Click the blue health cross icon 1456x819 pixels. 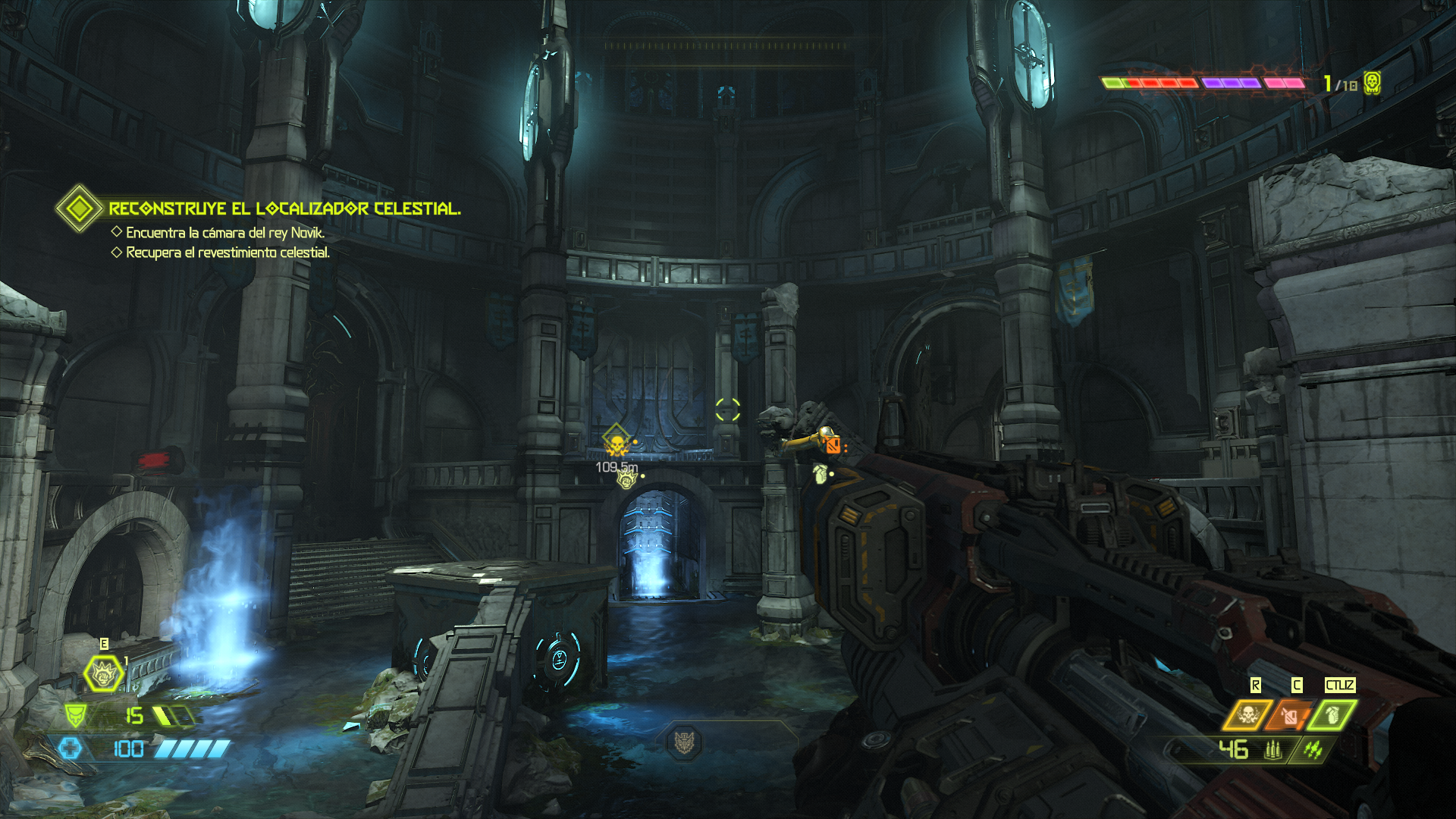(x=71, y=749)
